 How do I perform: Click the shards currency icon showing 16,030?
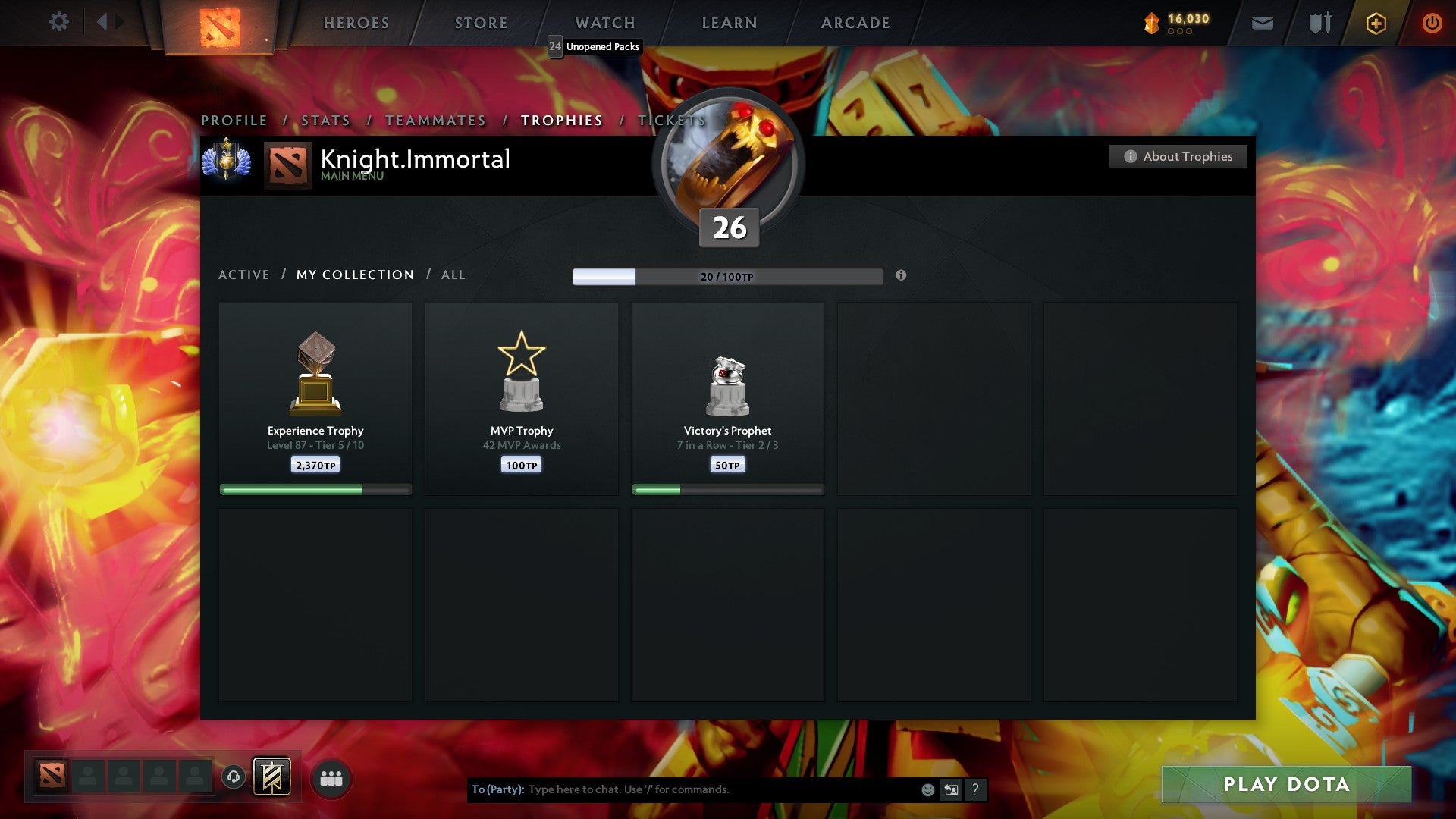pyautogui.click(x=1151, y=23)
